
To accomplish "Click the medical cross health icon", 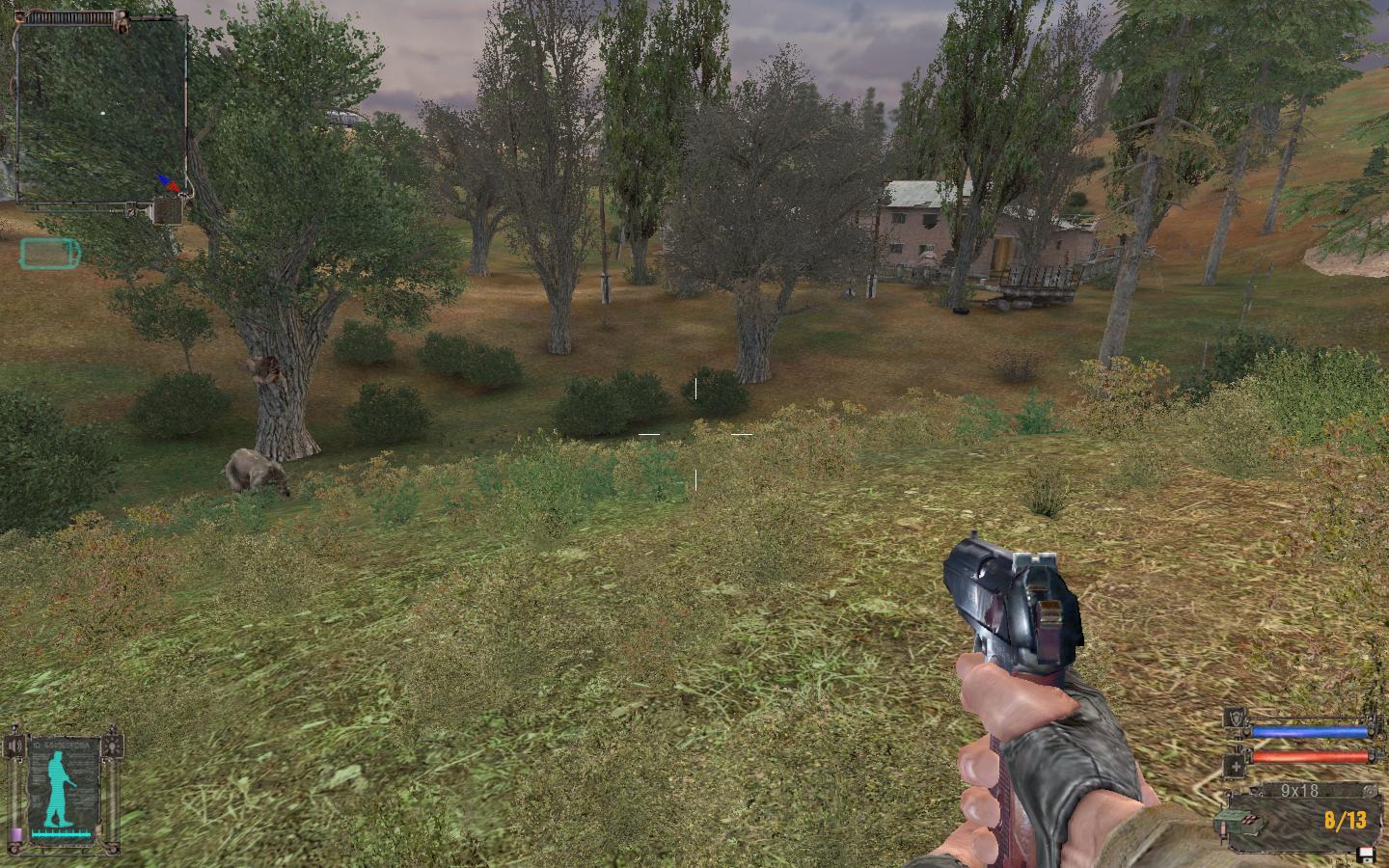I will [1234, 766].
